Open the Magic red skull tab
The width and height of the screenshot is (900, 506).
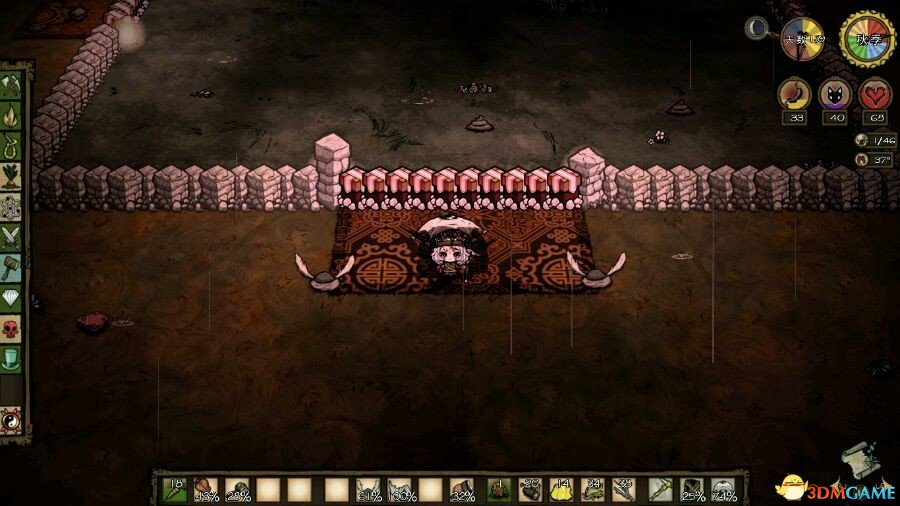coord(13,328)
